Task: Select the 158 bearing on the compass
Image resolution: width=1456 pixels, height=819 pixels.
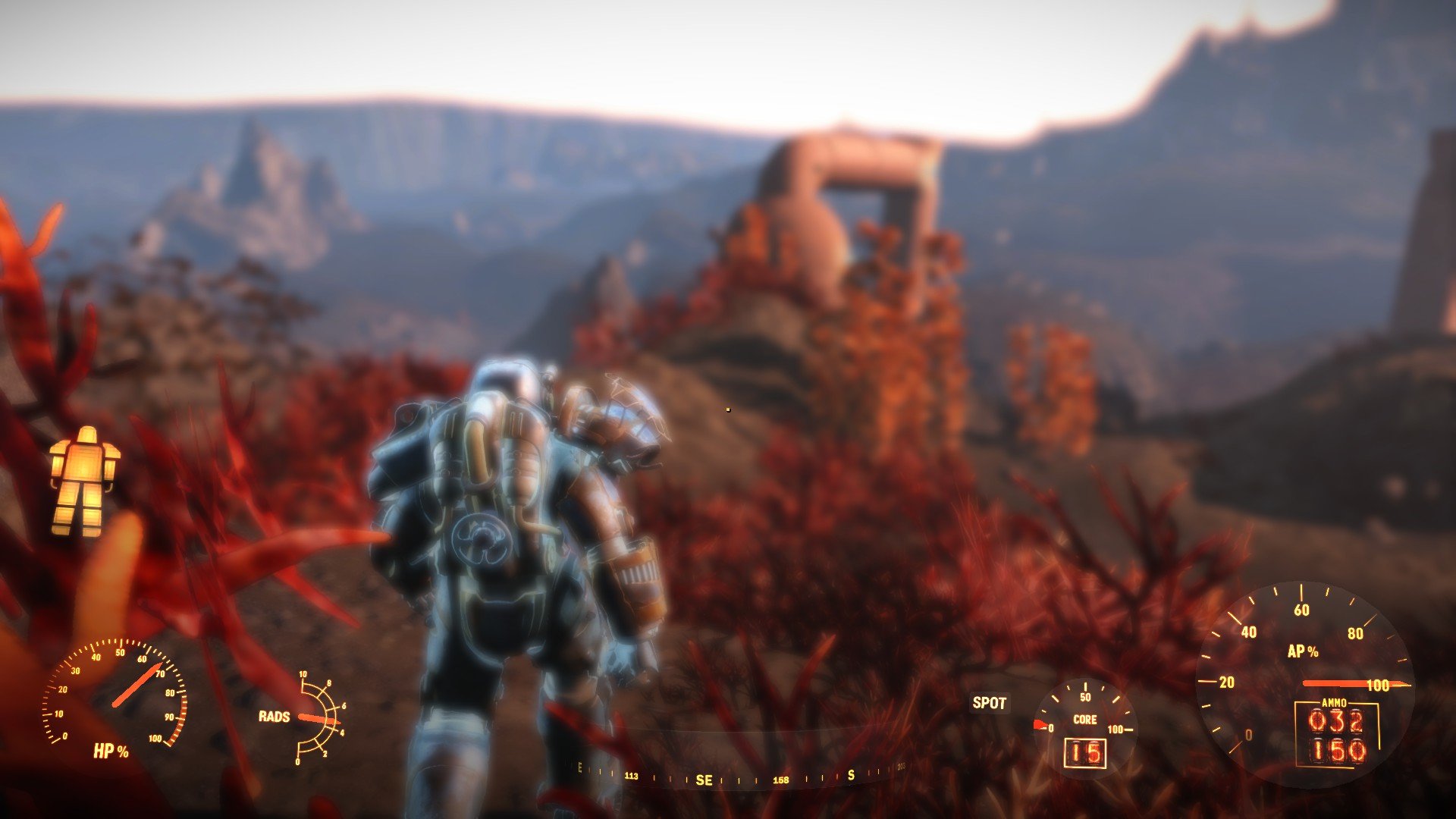Action: pyautogui.click(x=780, y=778)
